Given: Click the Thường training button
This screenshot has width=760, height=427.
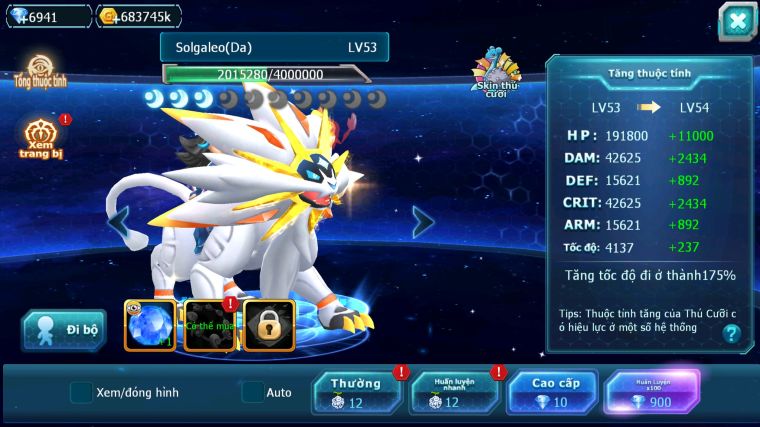Looking at the screenshot, I should (357, 392).
